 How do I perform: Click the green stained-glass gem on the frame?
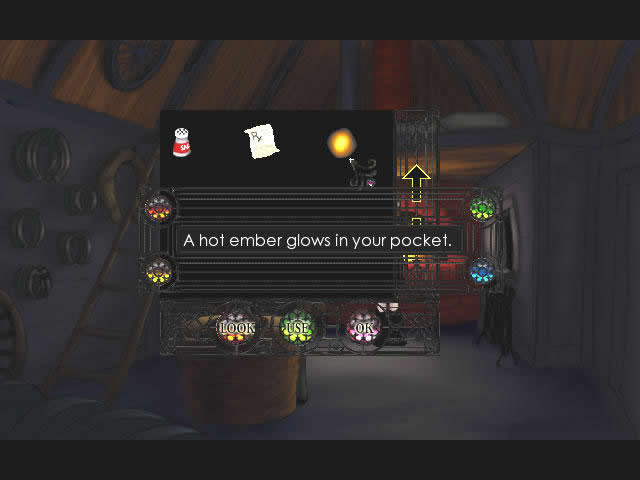click(483, 209)
